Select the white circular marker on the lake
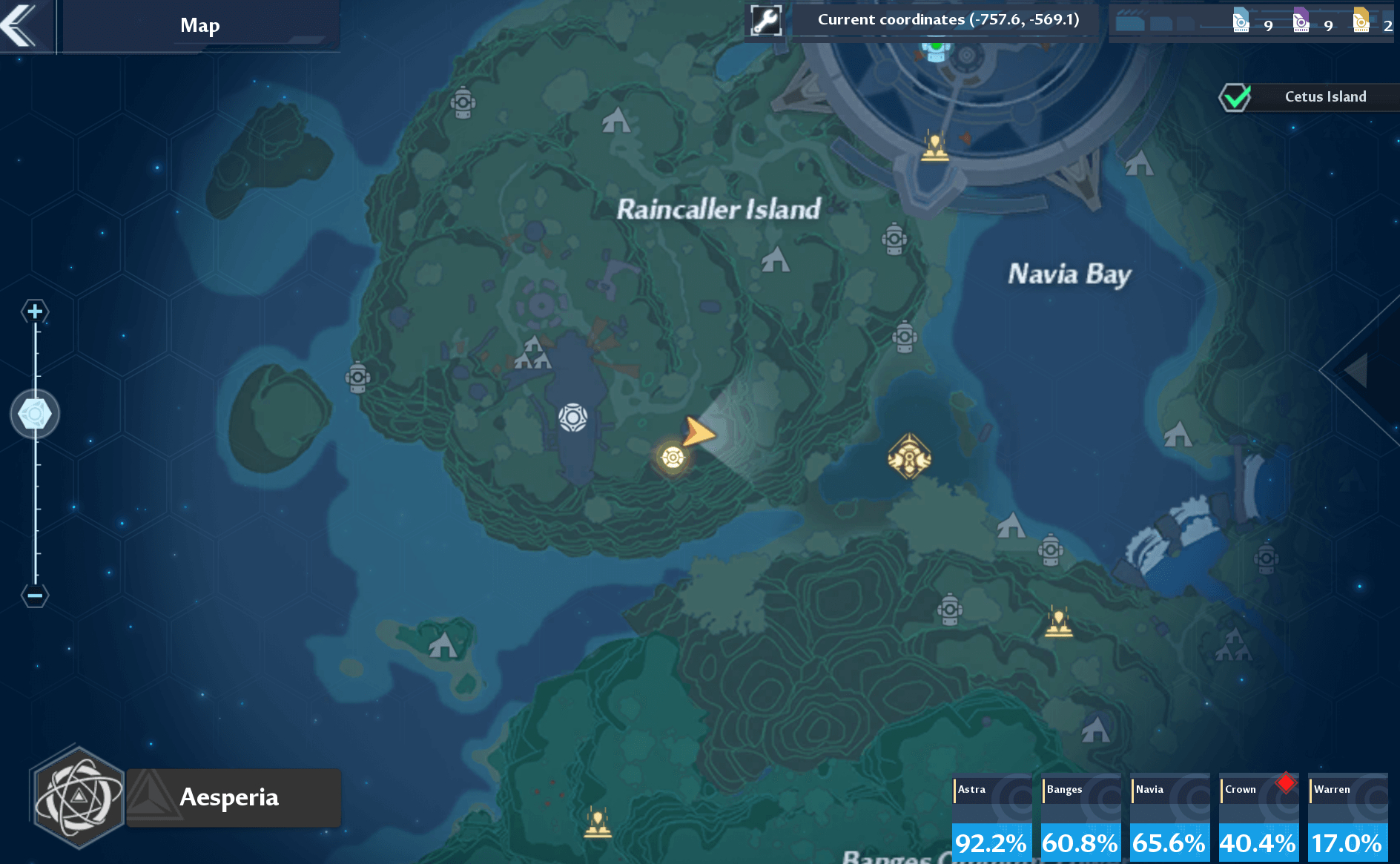Image resolution: width=1400 pixels, height=864 pixels. pos(573,418)
